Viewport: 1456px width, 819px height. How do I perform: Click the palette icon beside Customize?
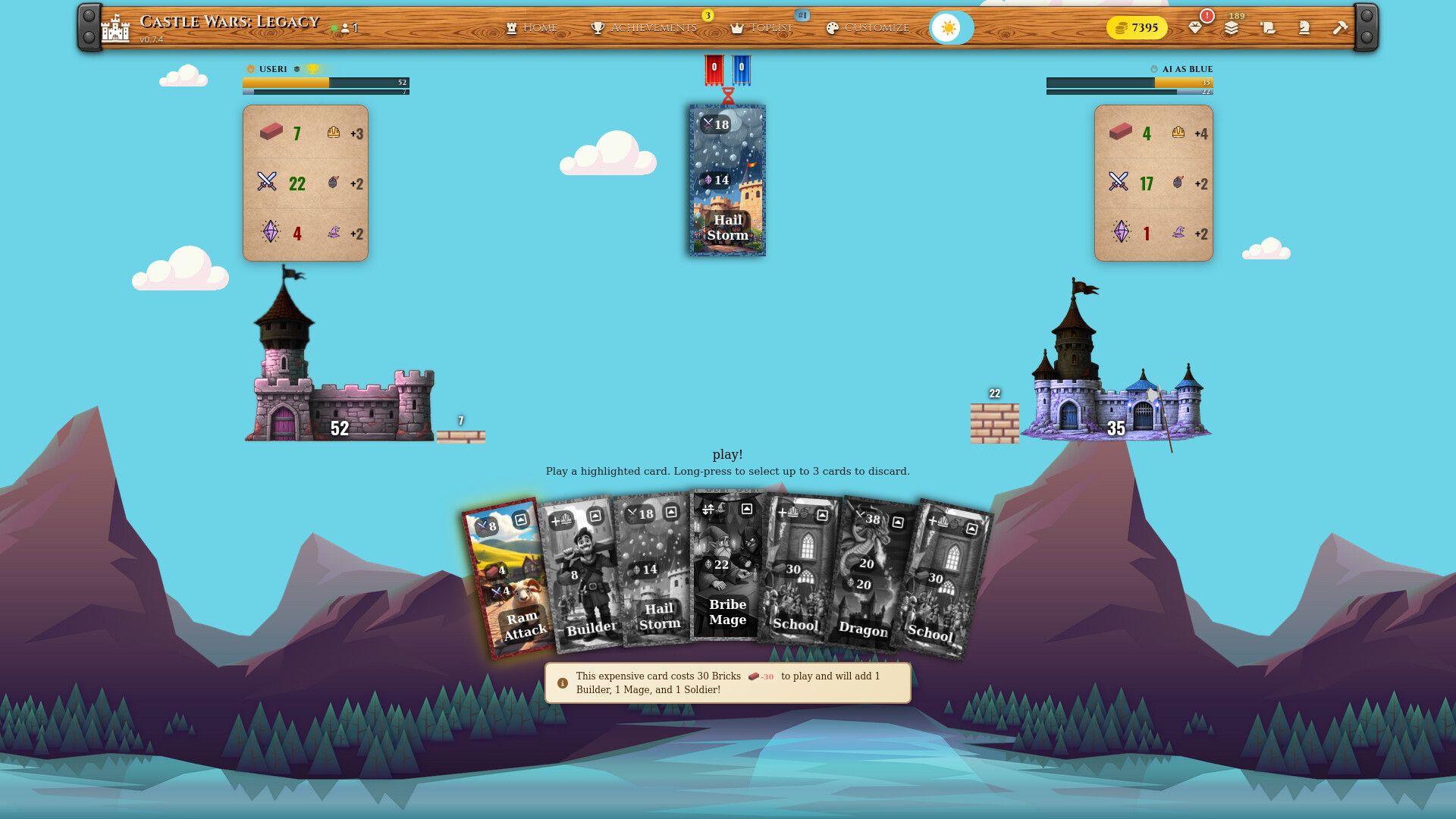tap(833, 27)
